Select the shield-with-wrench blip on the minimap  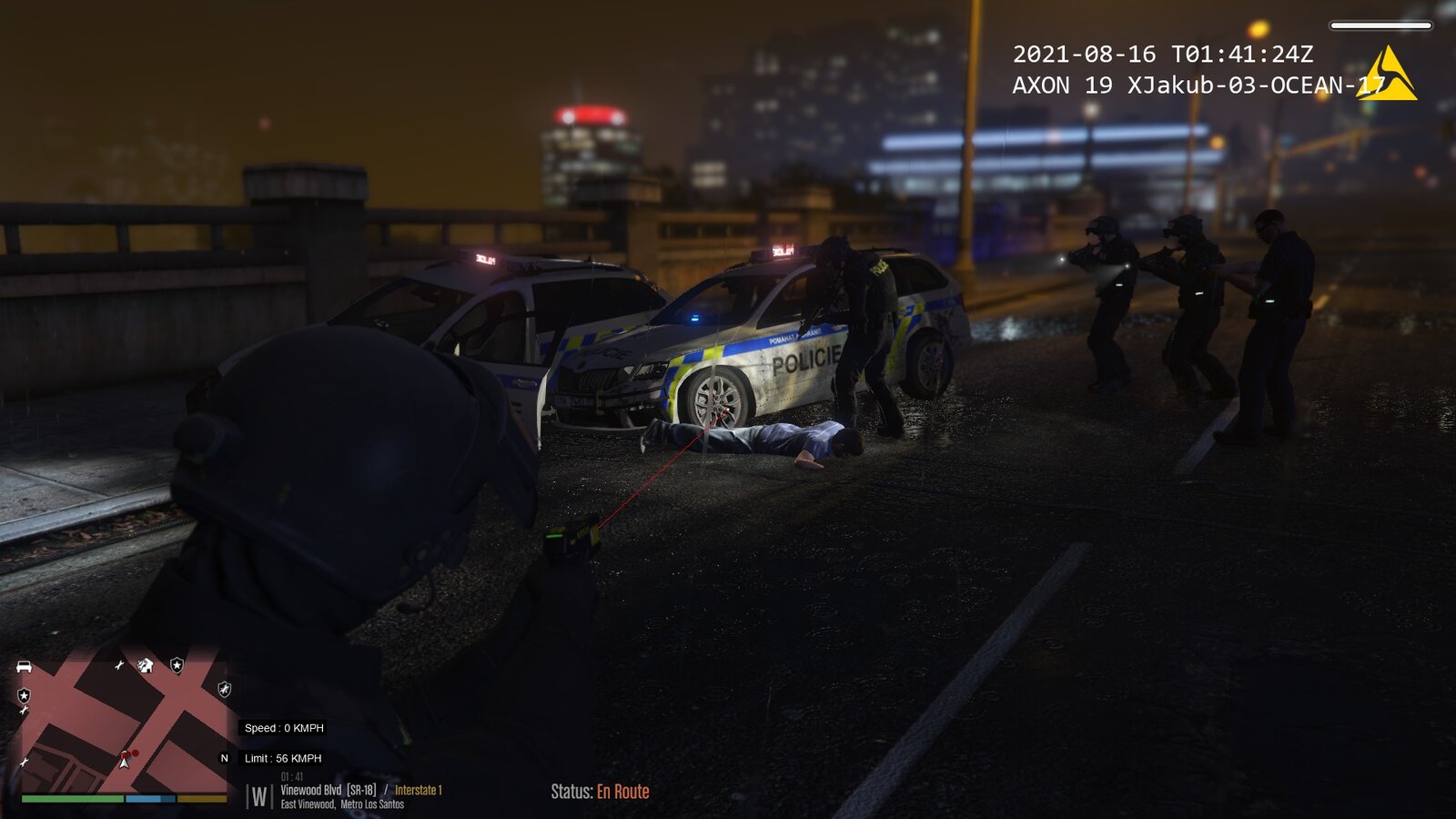(x=225, y=689)
